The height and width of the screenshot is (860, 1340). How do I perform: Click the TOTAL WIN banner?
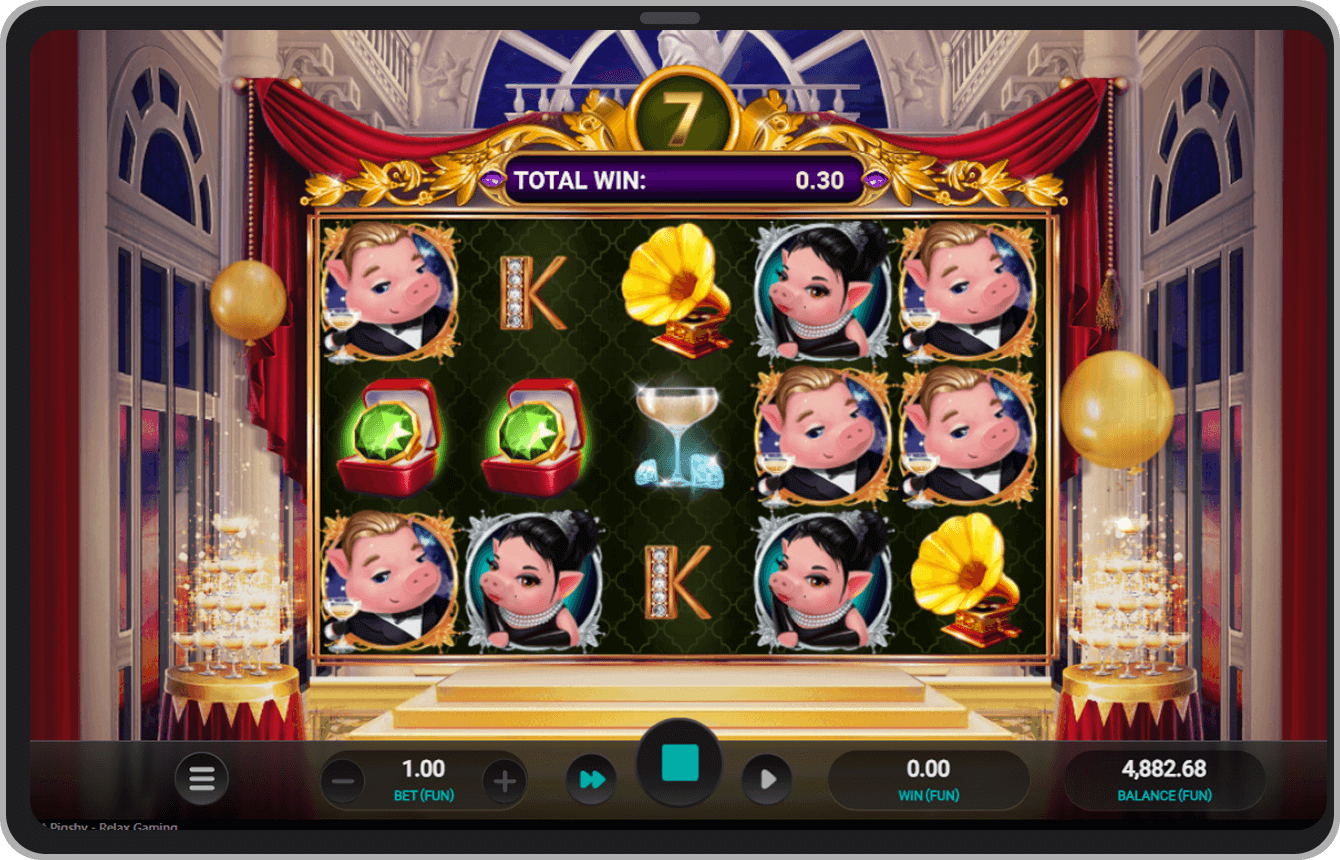tap(680, 180)
